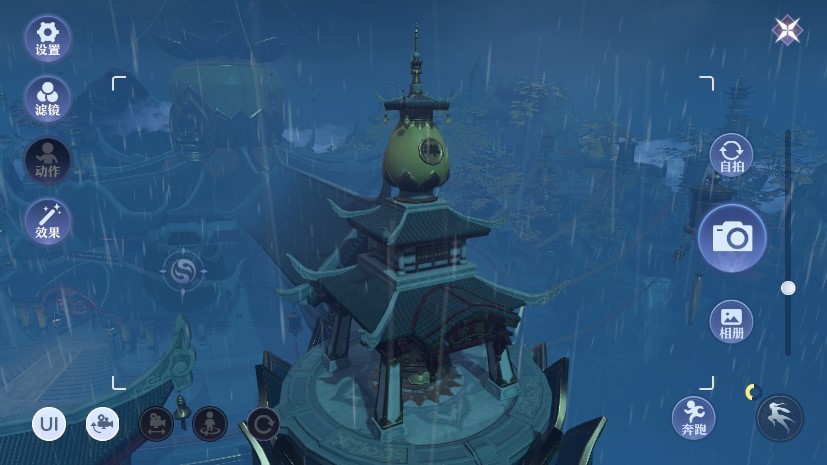Toggle the UI visibility button

pyautogui.click(x=49, y=424)
